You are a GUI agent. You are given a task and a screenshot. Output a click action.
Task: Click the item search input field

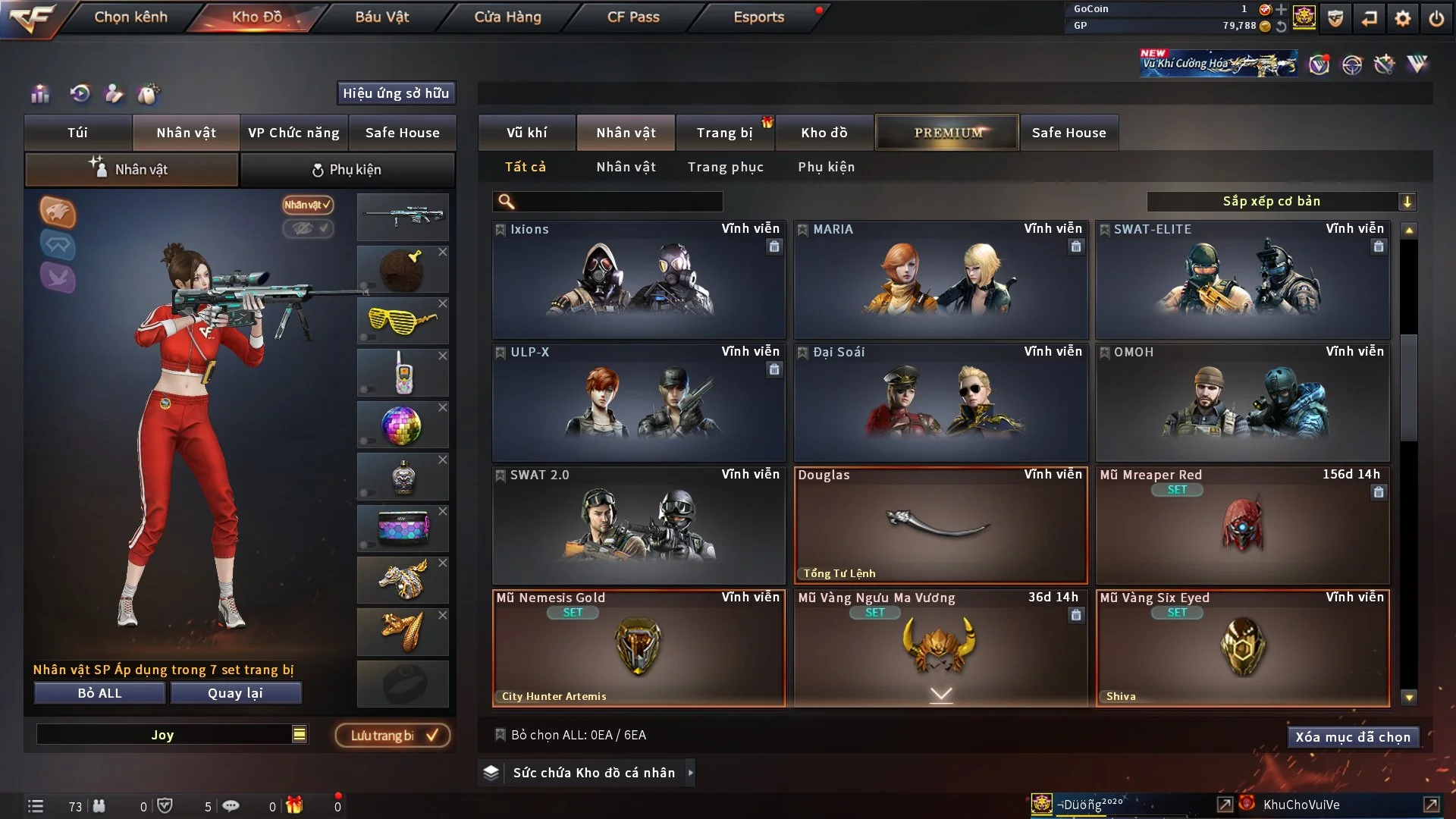tap(607, 202)
